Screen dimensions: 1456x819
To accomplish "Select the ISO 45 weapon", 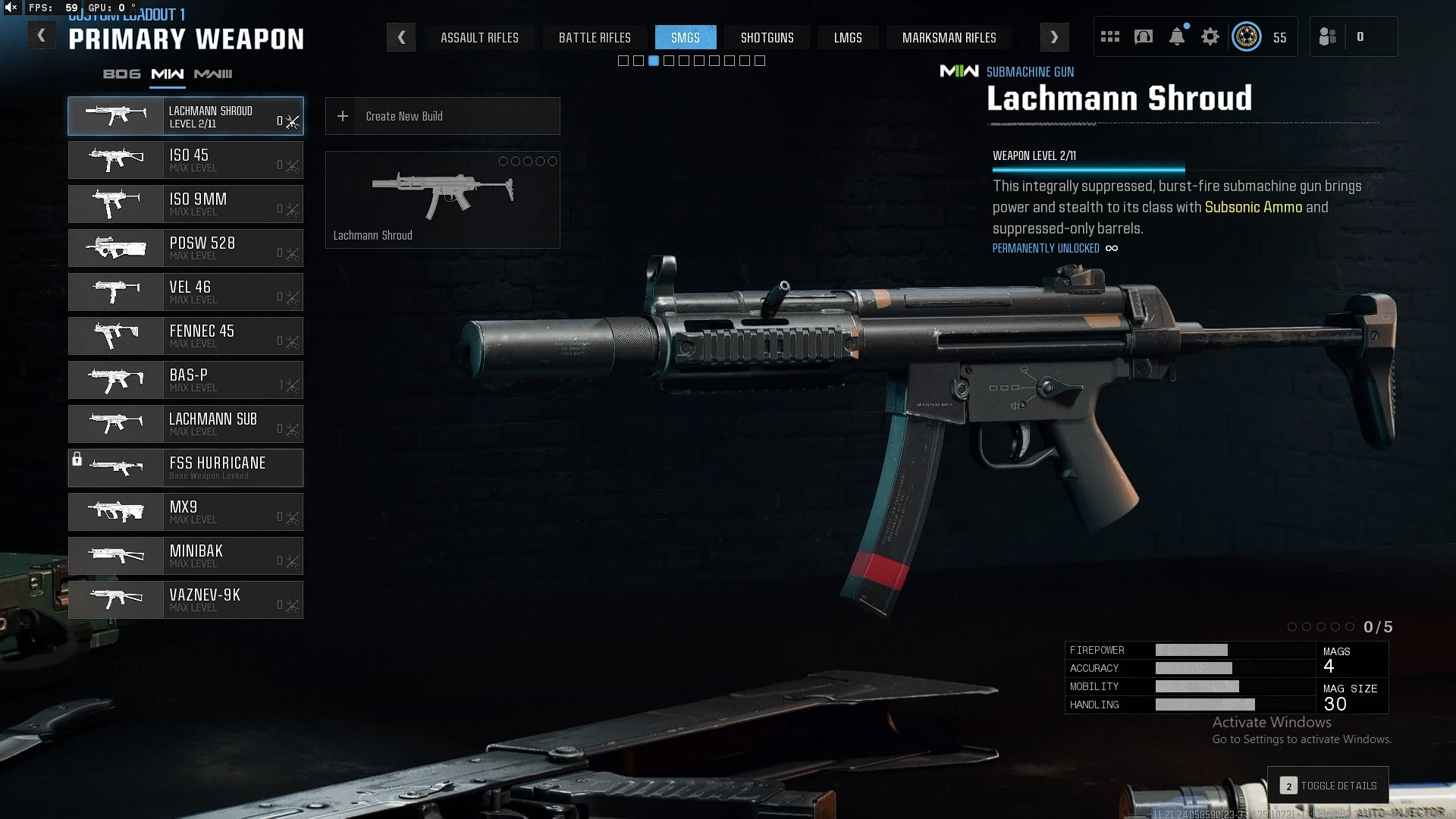I will (186, 160).
